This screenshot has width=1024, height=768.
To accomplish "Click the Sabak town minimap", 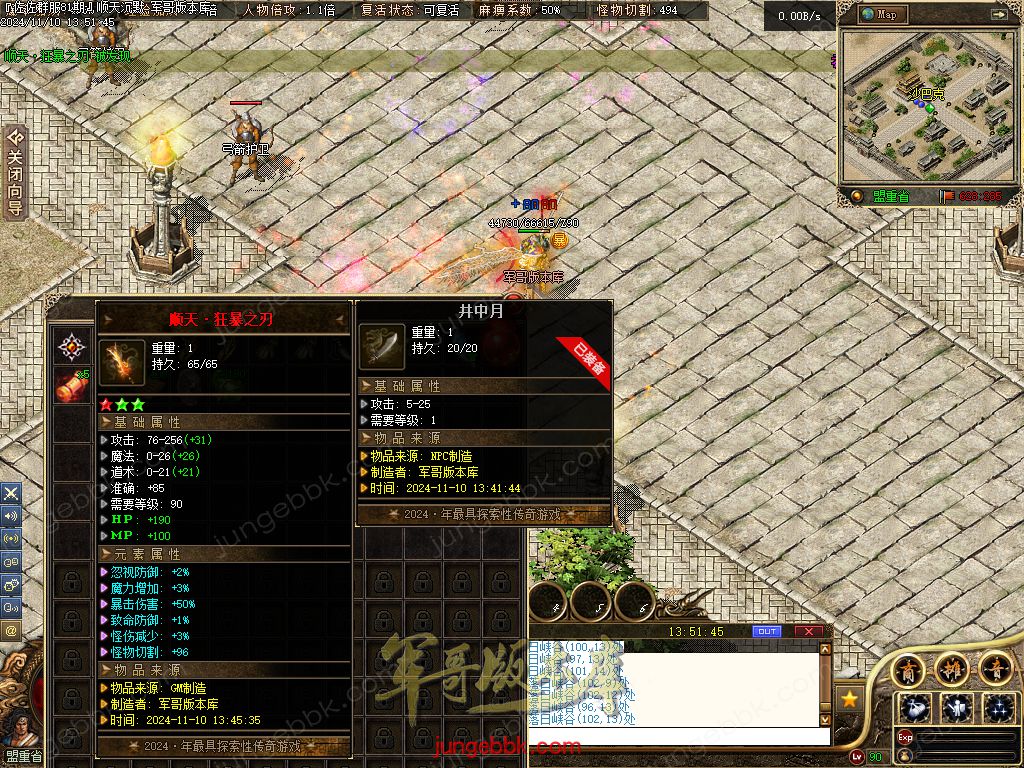I will (920, 103).
